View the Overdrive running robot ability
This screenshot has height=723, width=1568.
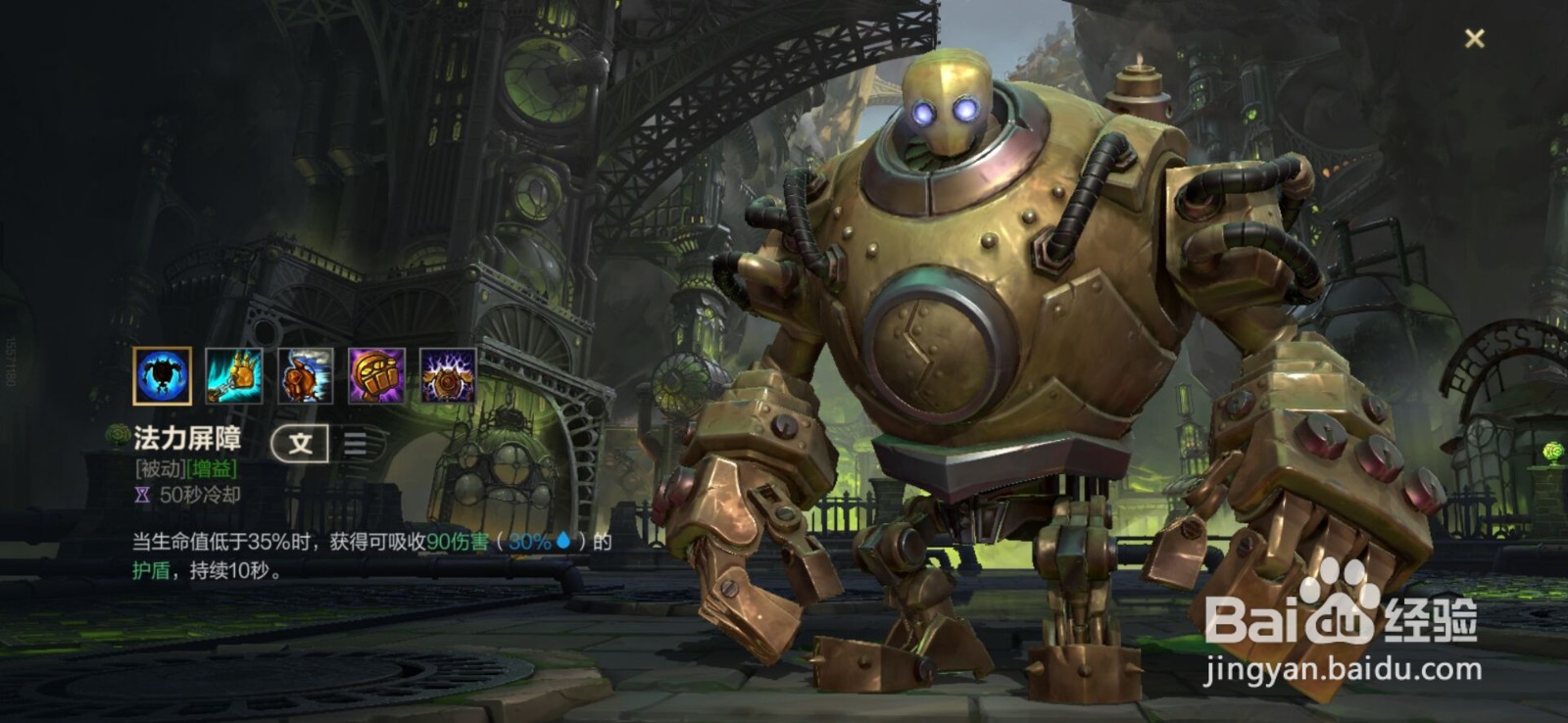[306, 375]
